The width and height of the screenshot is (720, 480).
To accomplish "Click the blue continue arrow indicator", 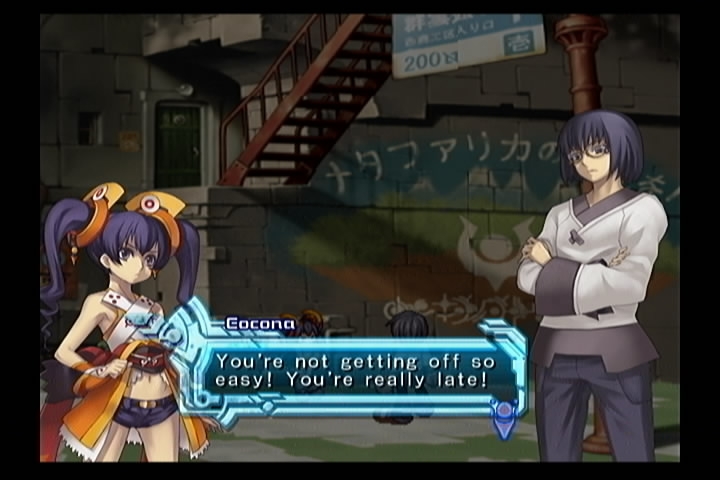I will 506,419.
